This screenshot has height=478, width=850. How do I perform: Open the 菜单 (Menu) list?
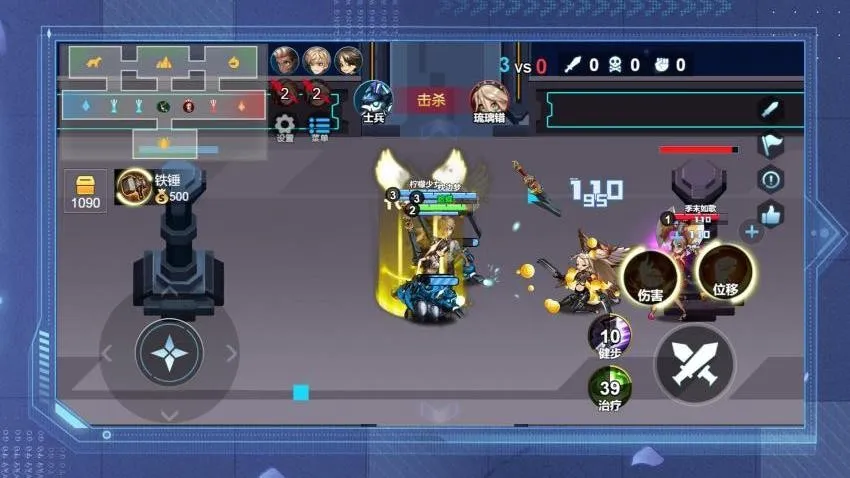(x=319, y=126)
